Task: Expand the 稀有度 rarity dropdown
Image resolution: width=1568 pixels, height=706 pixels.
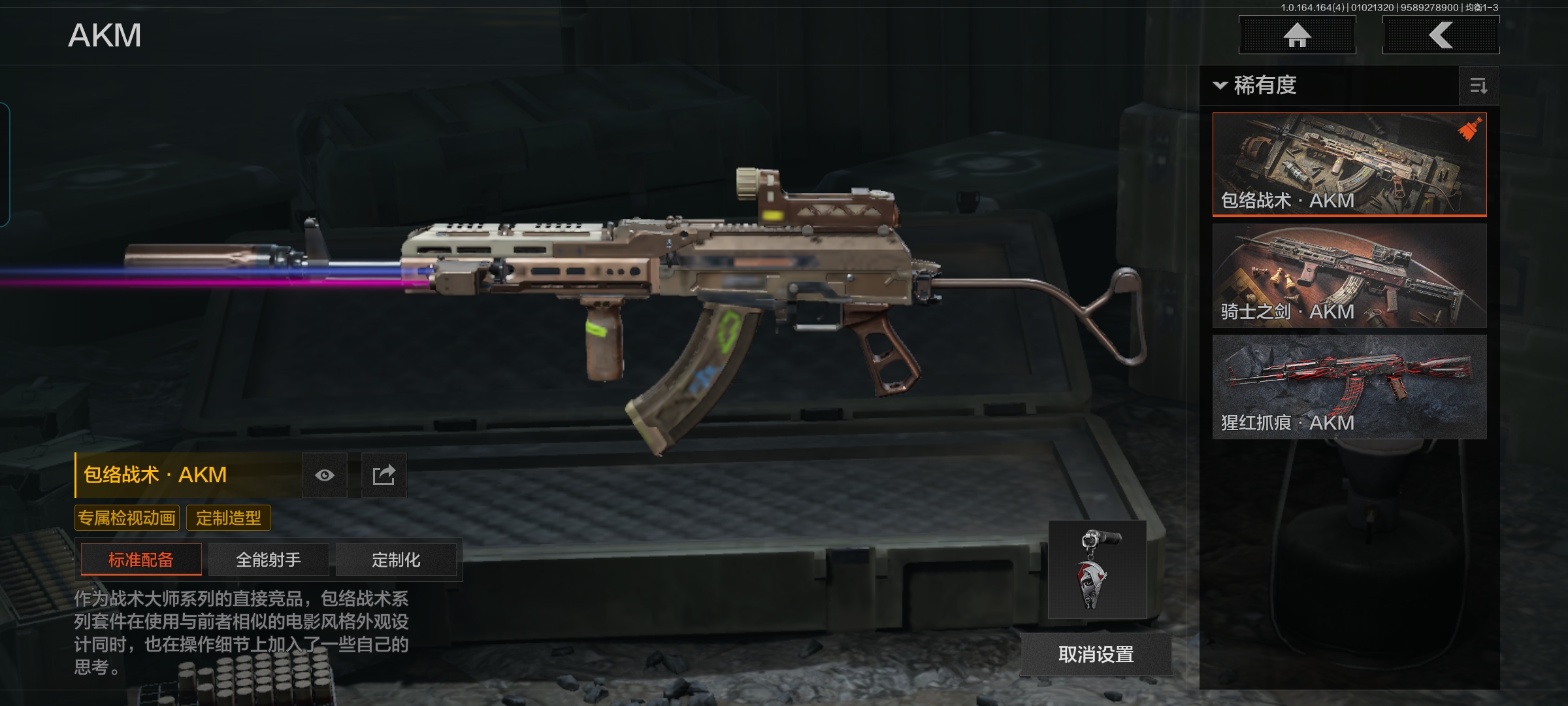Action: [x=1256, y=86]
